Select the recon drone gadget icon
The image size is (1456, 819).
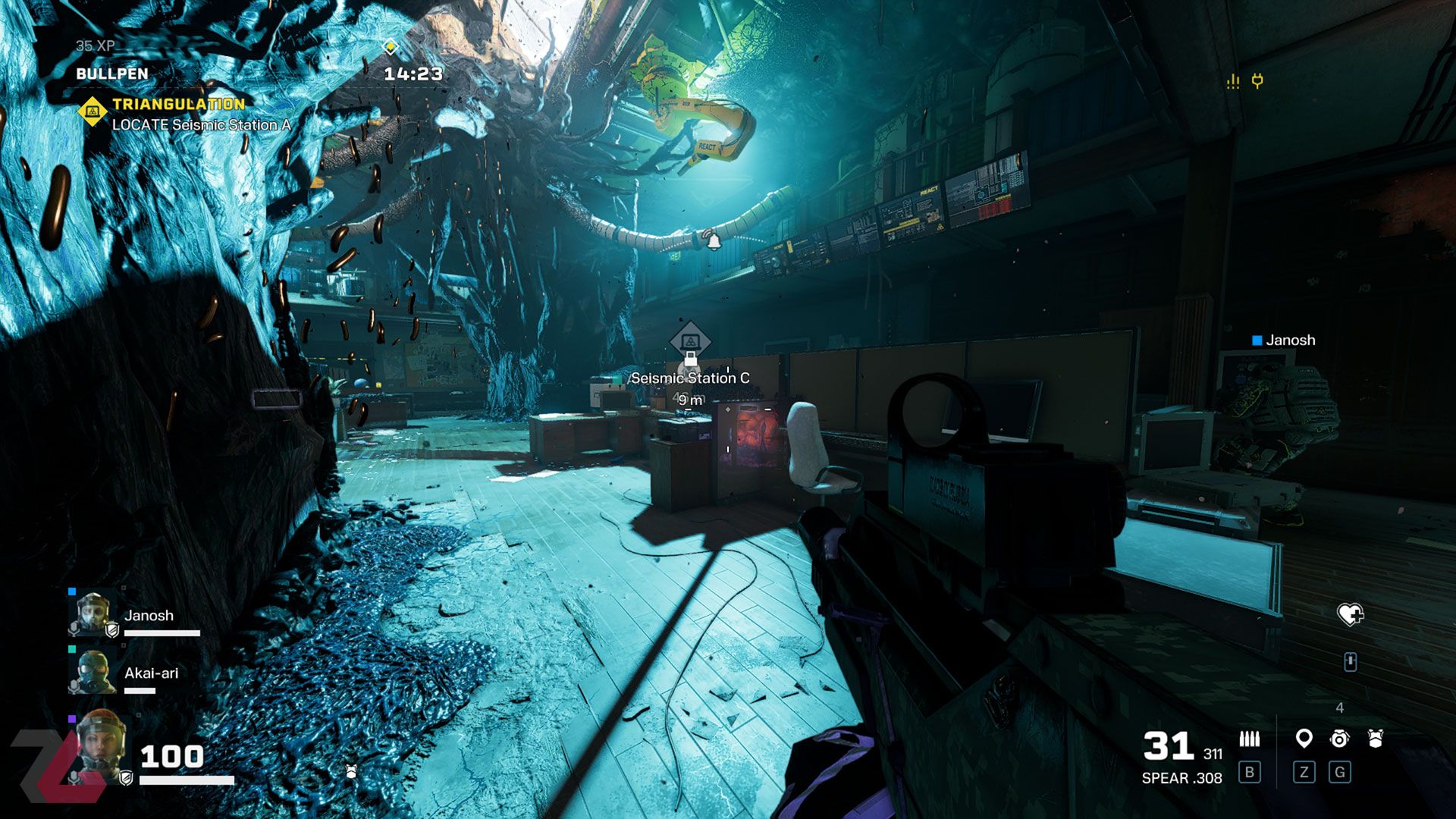(1340, 739)
